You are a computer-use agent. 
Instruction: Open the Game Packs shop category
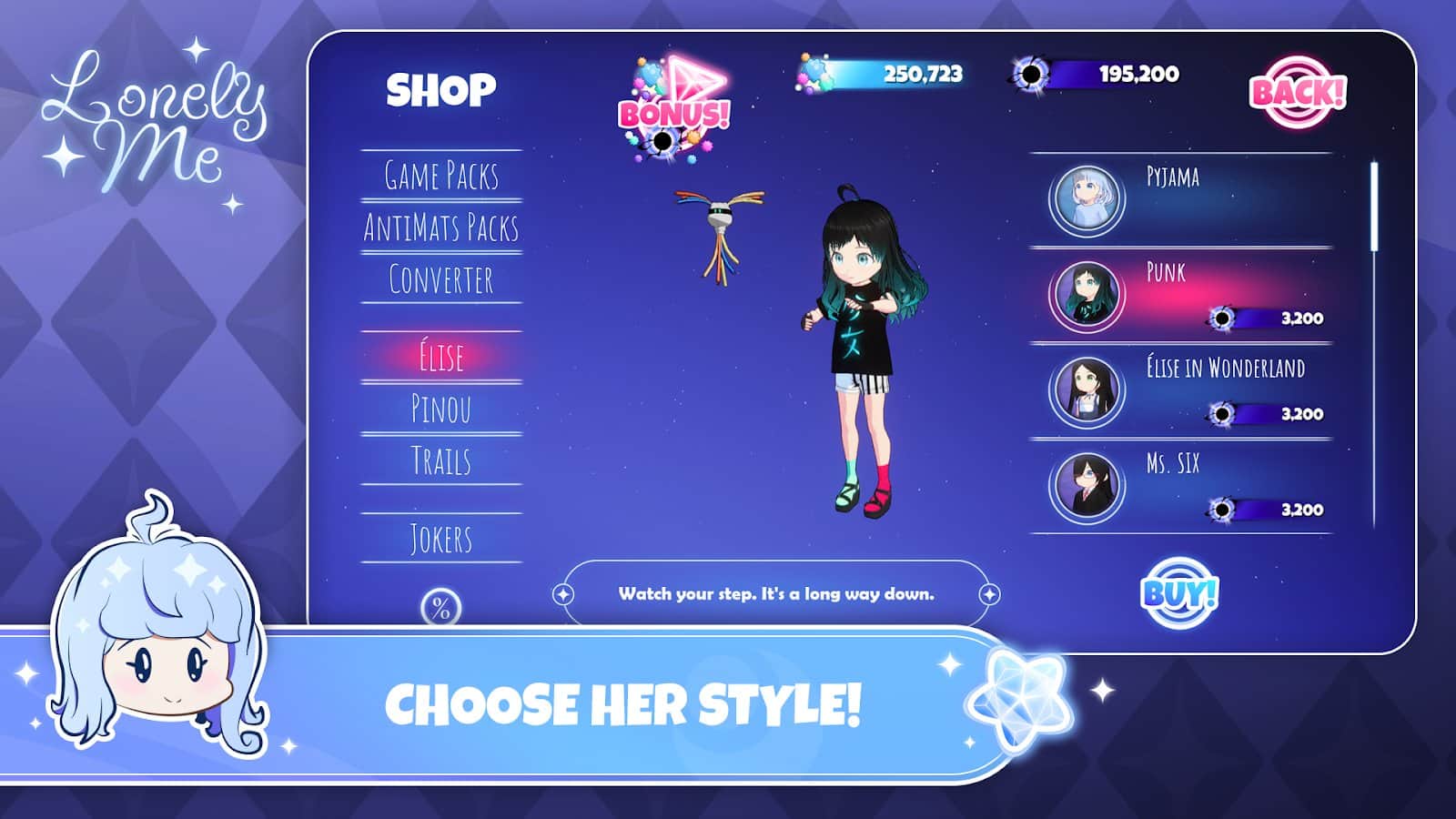(441, 176)
